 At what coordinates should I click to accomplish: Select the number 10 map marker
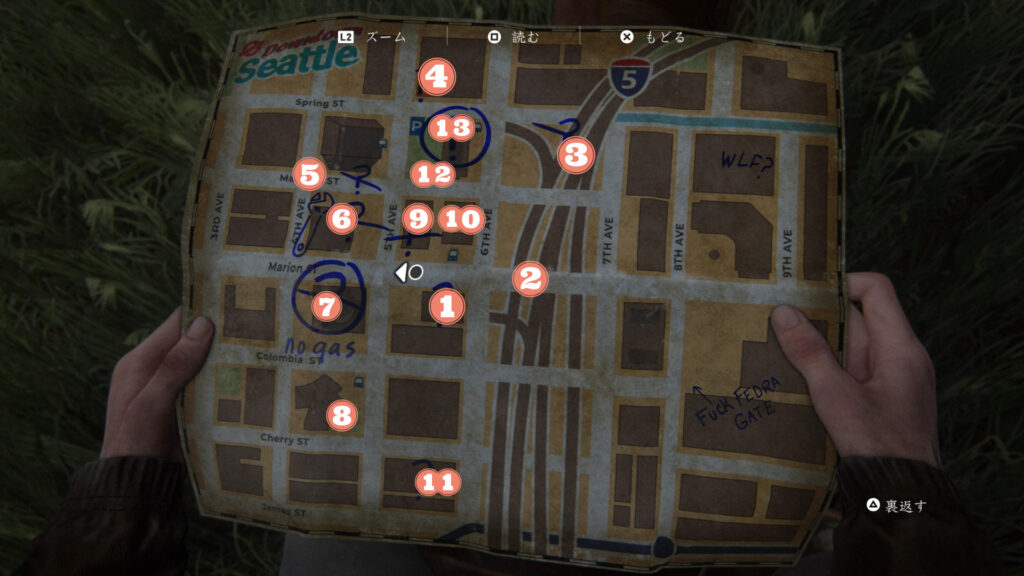coord(462,217)
